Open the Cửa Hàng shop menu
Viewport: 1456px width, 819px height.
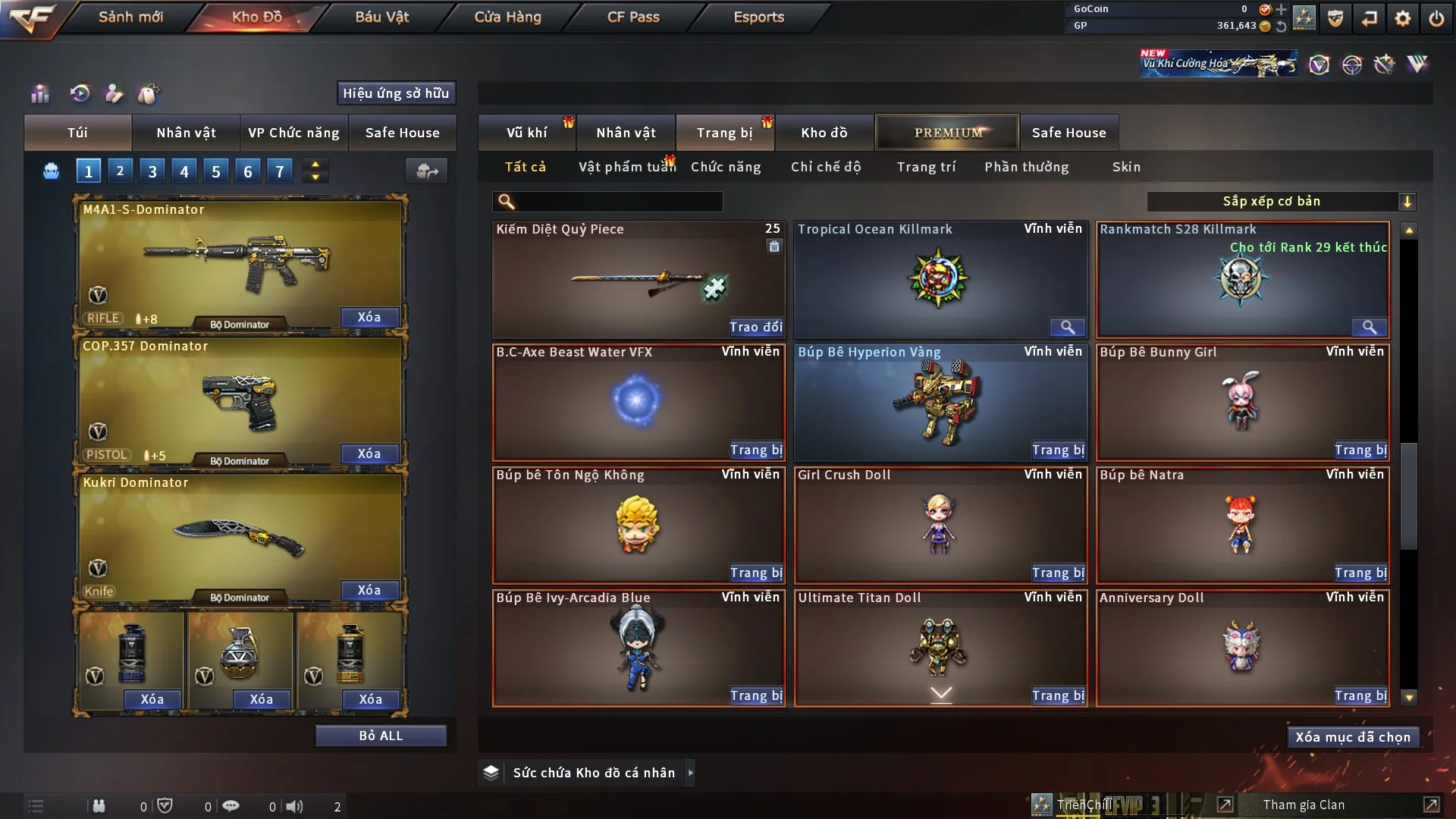tap(507, 17)
